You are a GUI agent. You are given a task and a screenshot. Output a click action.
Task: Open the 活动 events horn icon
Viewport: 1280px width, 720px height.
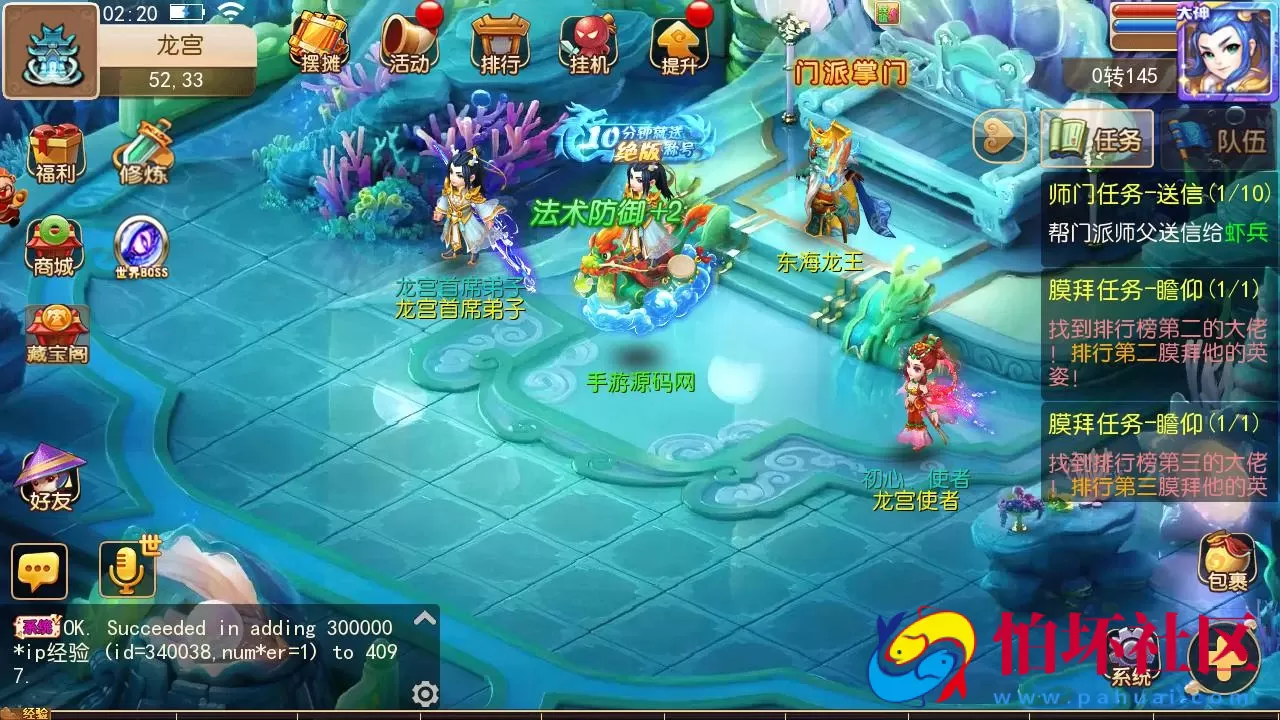(409, 44)
